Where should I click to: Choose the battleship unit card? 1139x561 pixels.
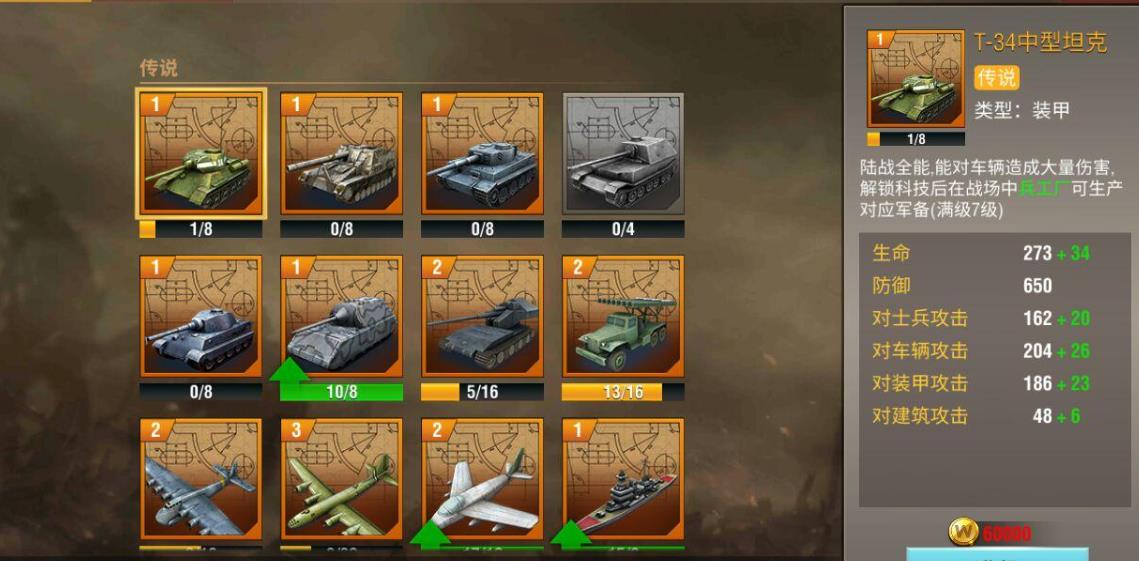623,480
